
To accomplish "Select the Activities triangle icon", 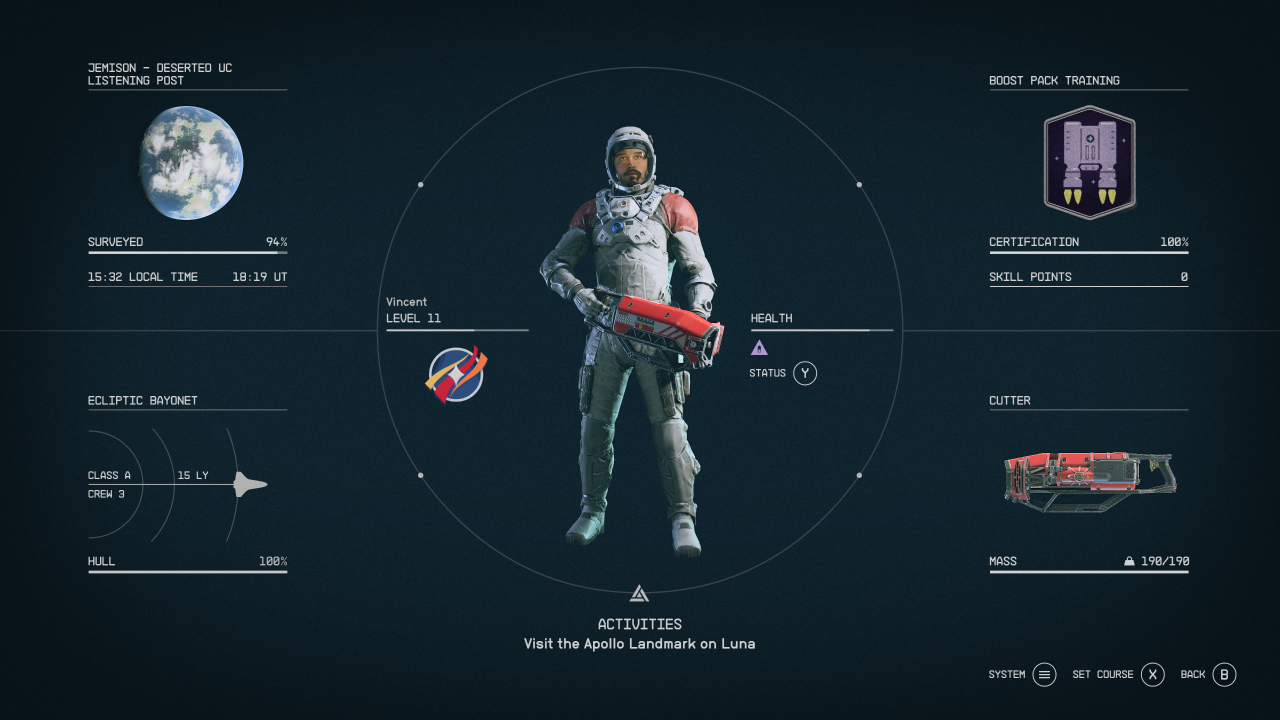I will [639, 594].
